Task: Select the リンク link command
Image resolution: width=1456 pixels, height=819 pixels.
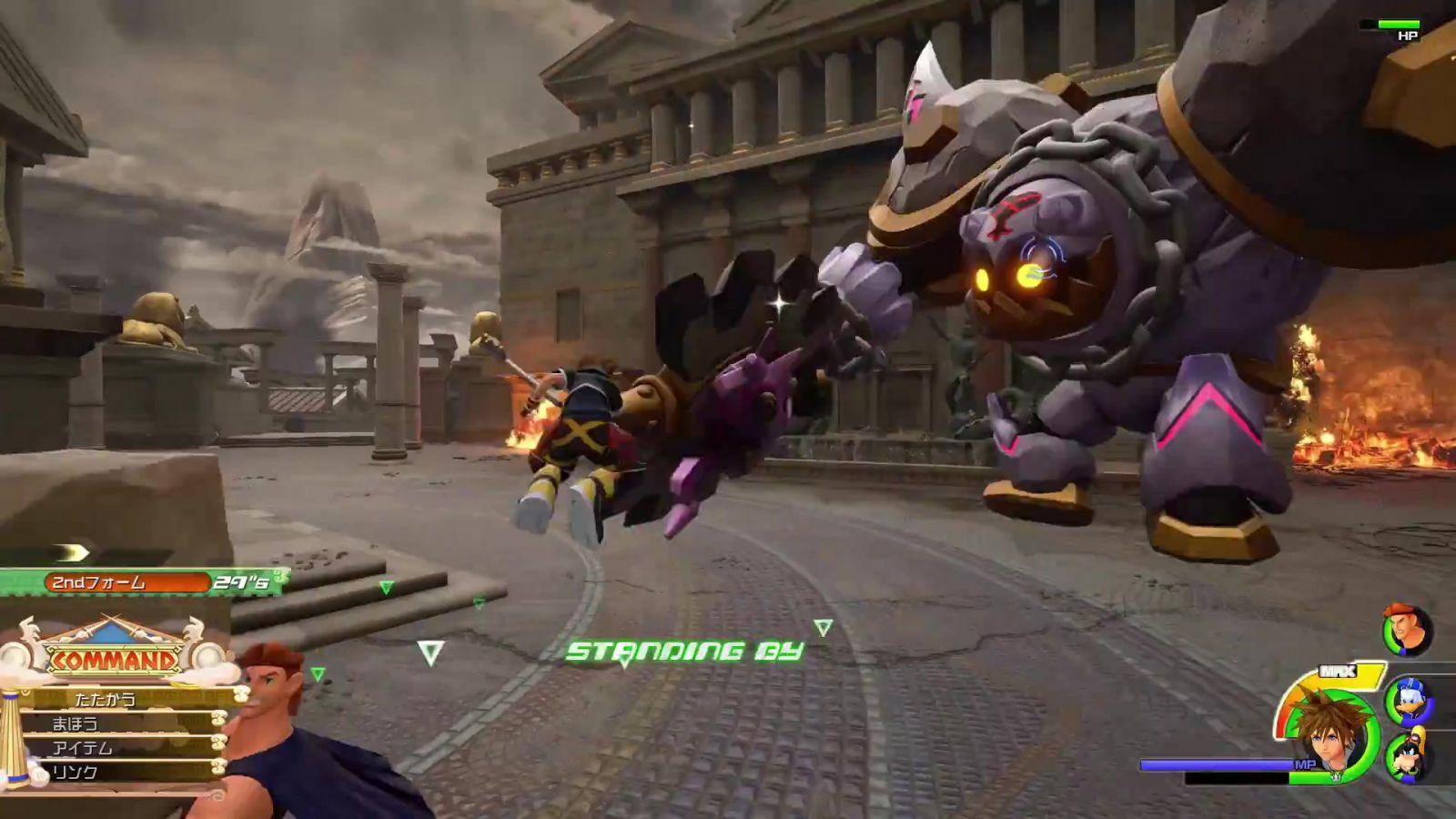Action: [118, 772]
